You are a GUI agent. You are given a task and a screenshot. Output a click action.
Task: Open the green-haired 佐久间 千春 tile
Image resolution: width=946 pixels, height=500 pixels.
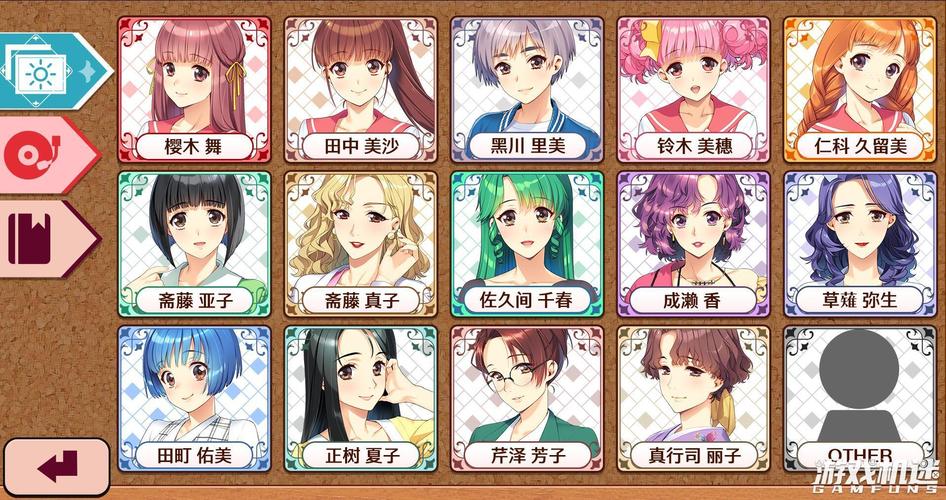click(527, 243)
